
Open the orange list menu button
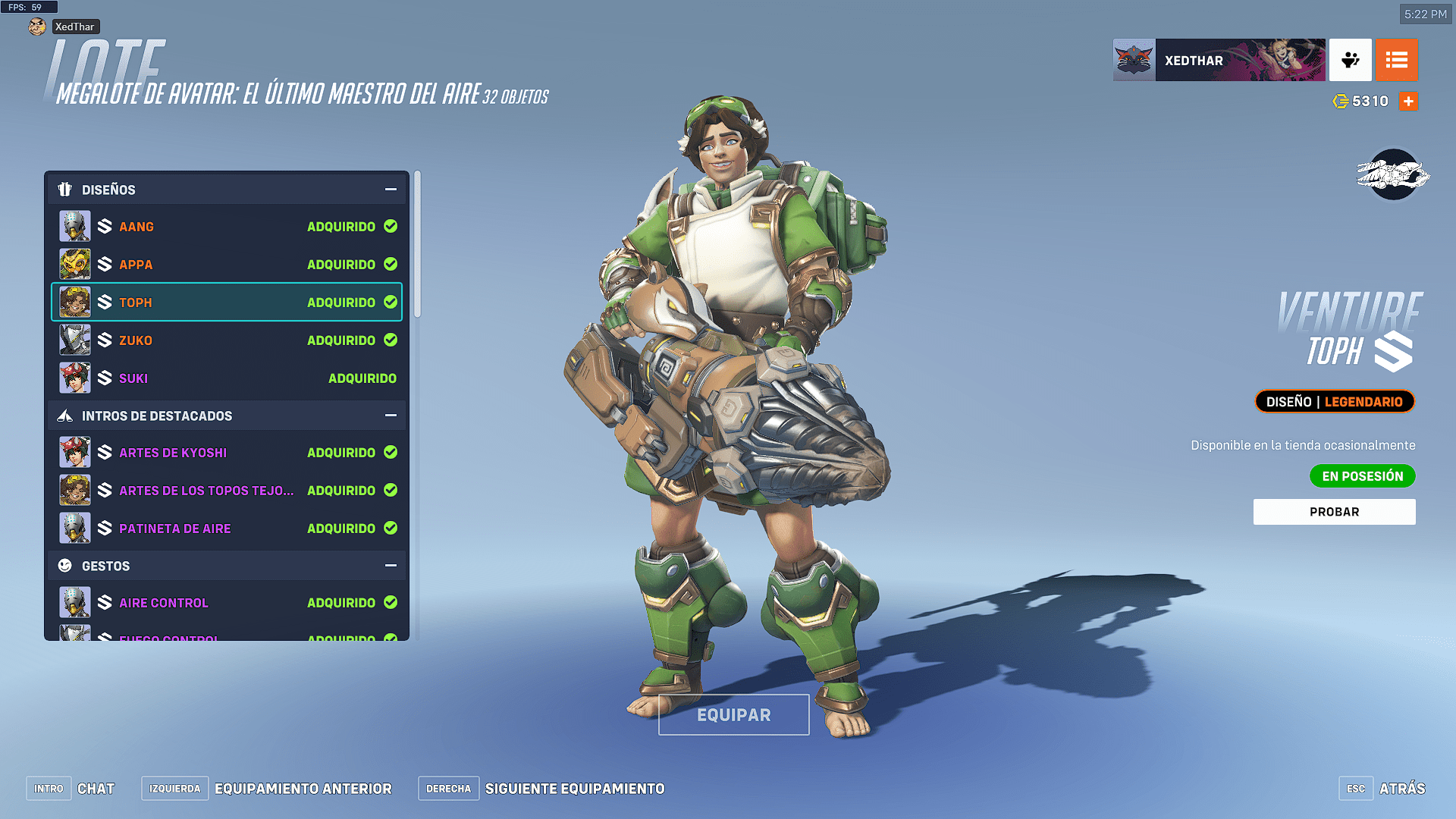tap(1396, 61)
